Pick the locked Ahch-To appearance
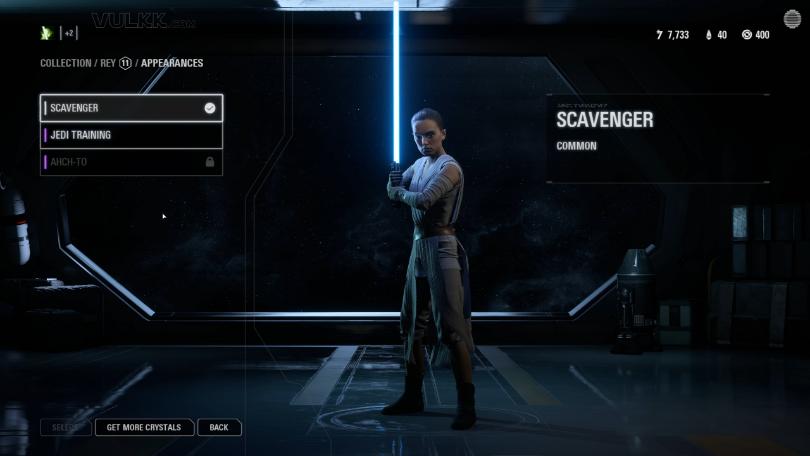The width and height of the screenshot is (810, 456). point(130,162)
